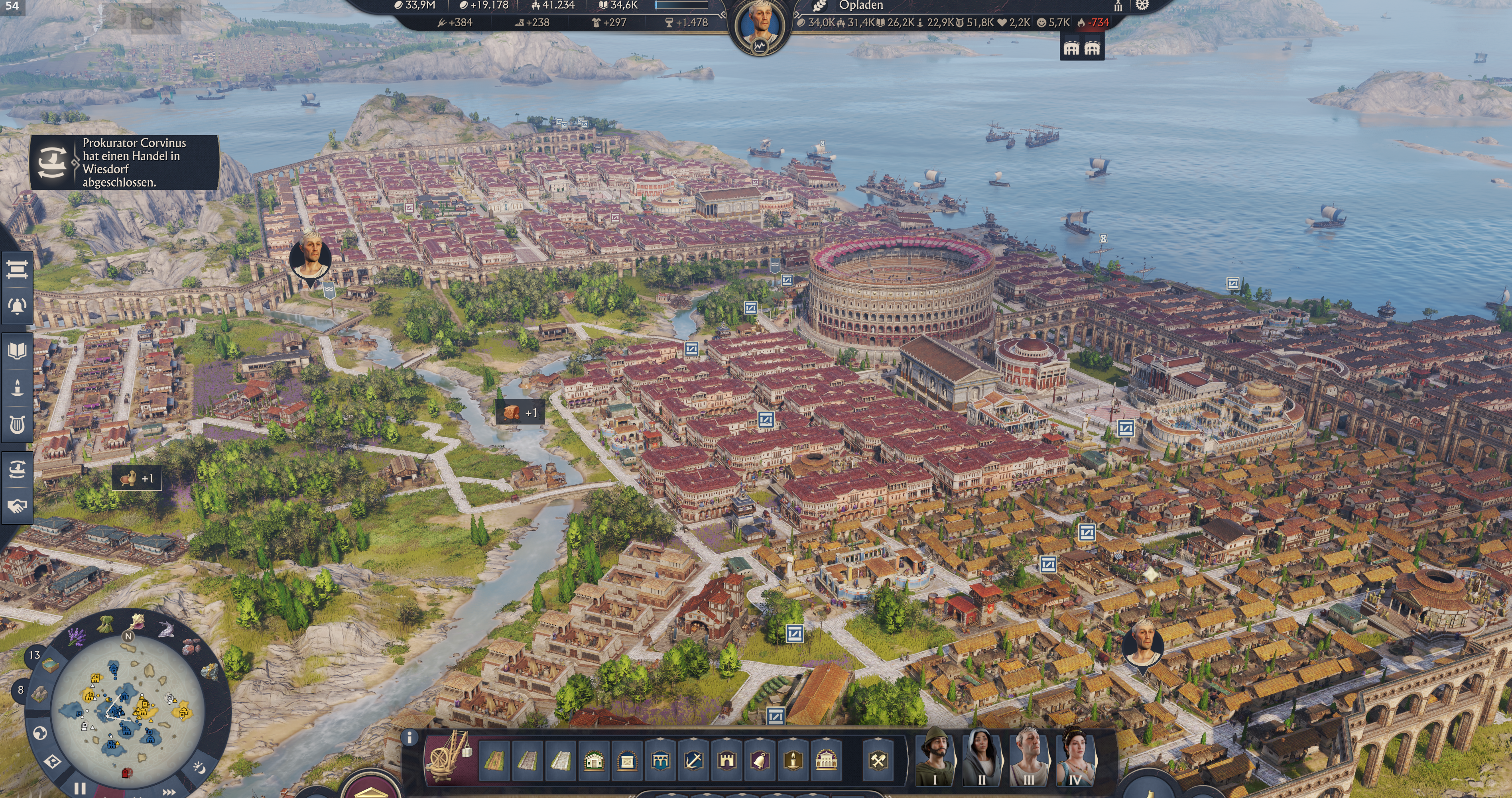Open the scroll icon panel
The image size is (1512, 798).
coord(16,269)
